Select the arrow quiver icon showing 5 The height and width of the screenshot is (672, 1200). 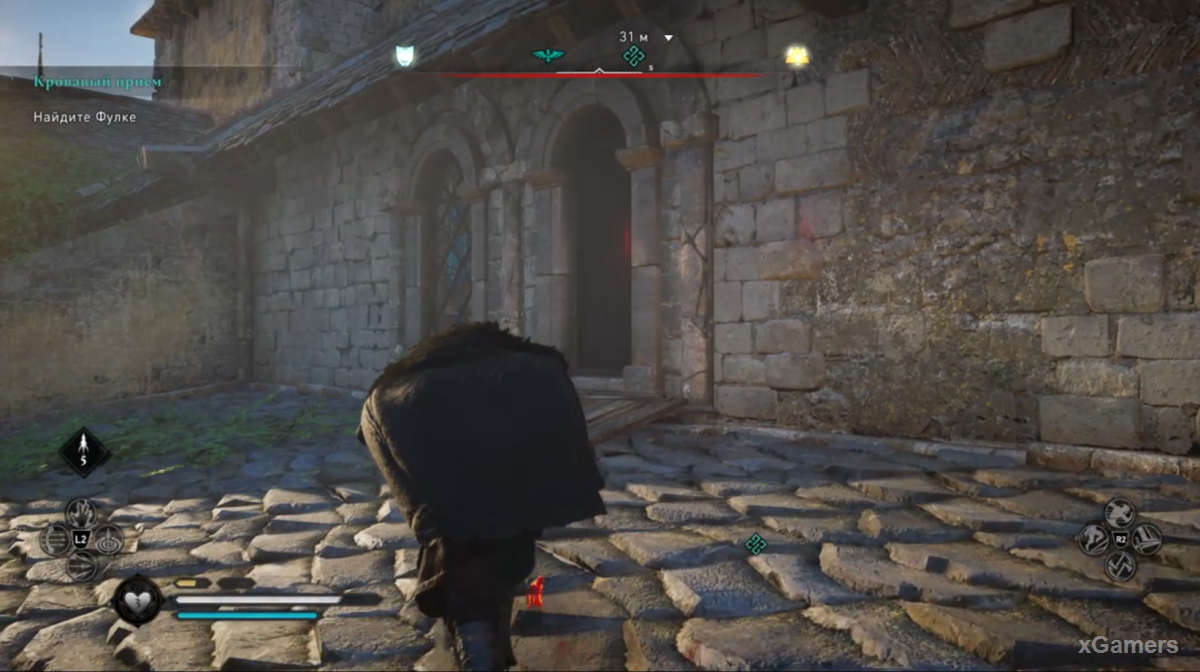(x=84, y=452)
